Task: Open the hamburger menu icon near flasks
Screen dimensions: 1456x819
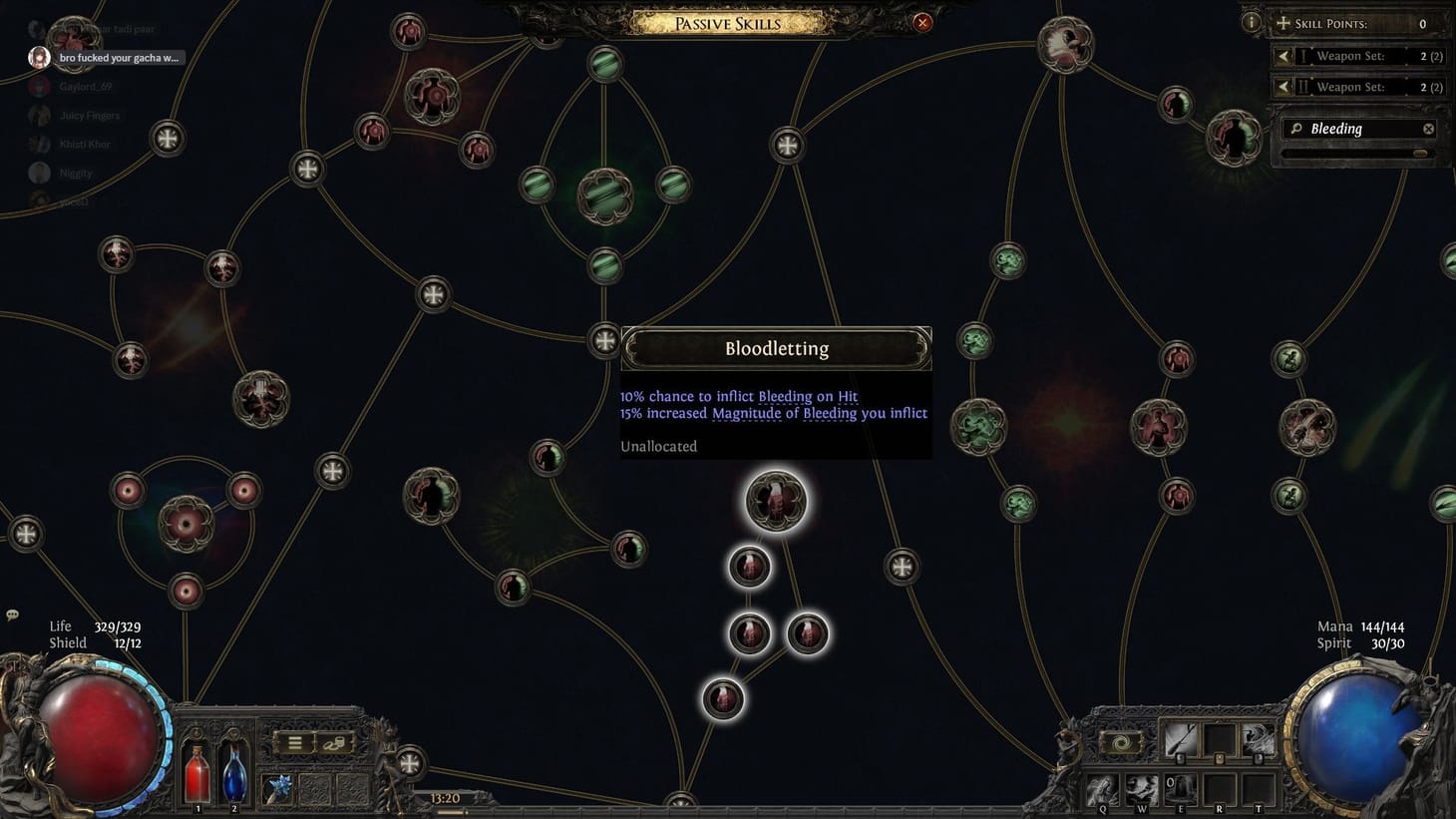Action: 294,742
